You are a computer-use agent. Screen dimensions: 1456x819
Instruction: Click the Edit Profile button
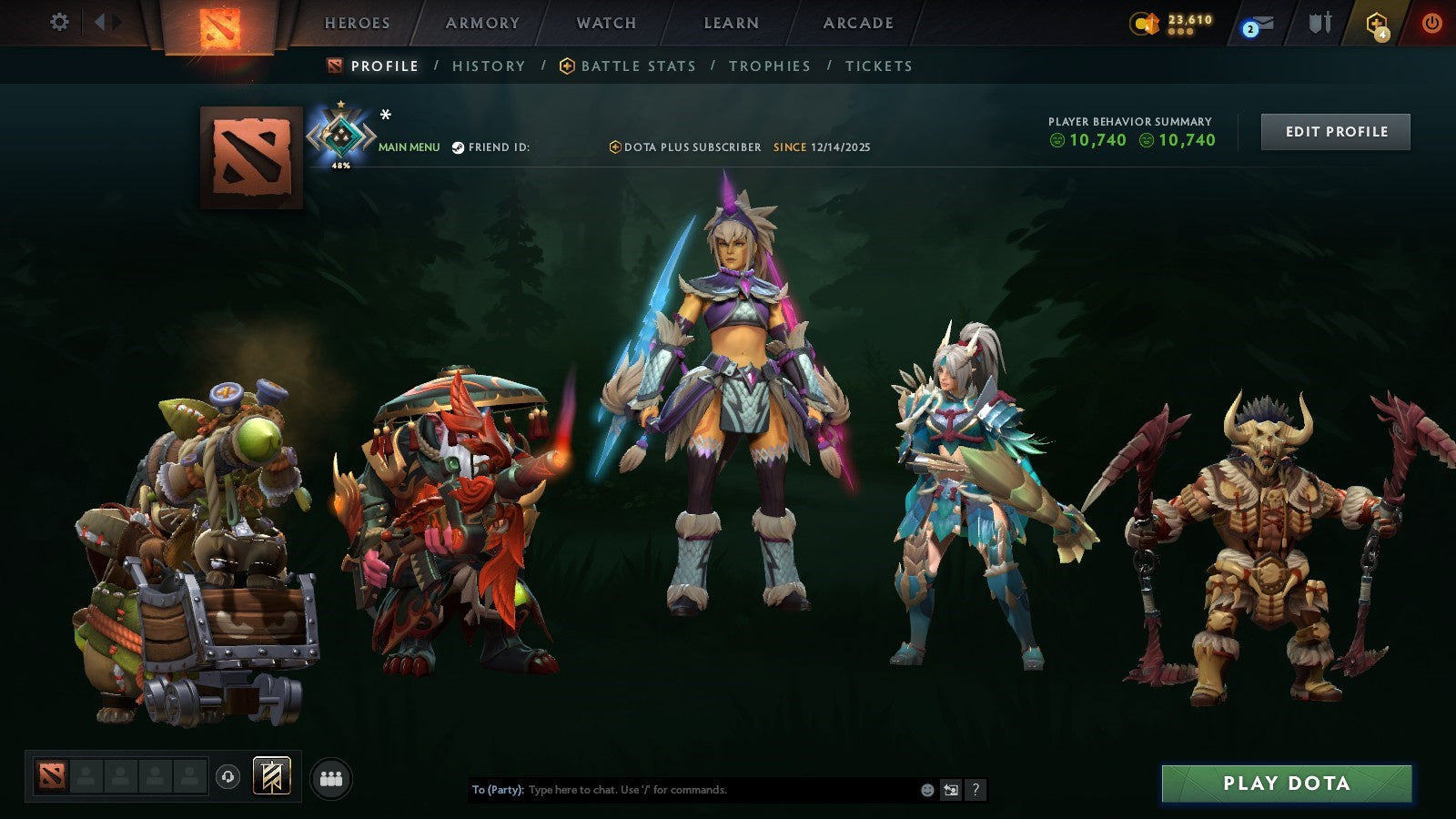click(x=1335, y=131)
